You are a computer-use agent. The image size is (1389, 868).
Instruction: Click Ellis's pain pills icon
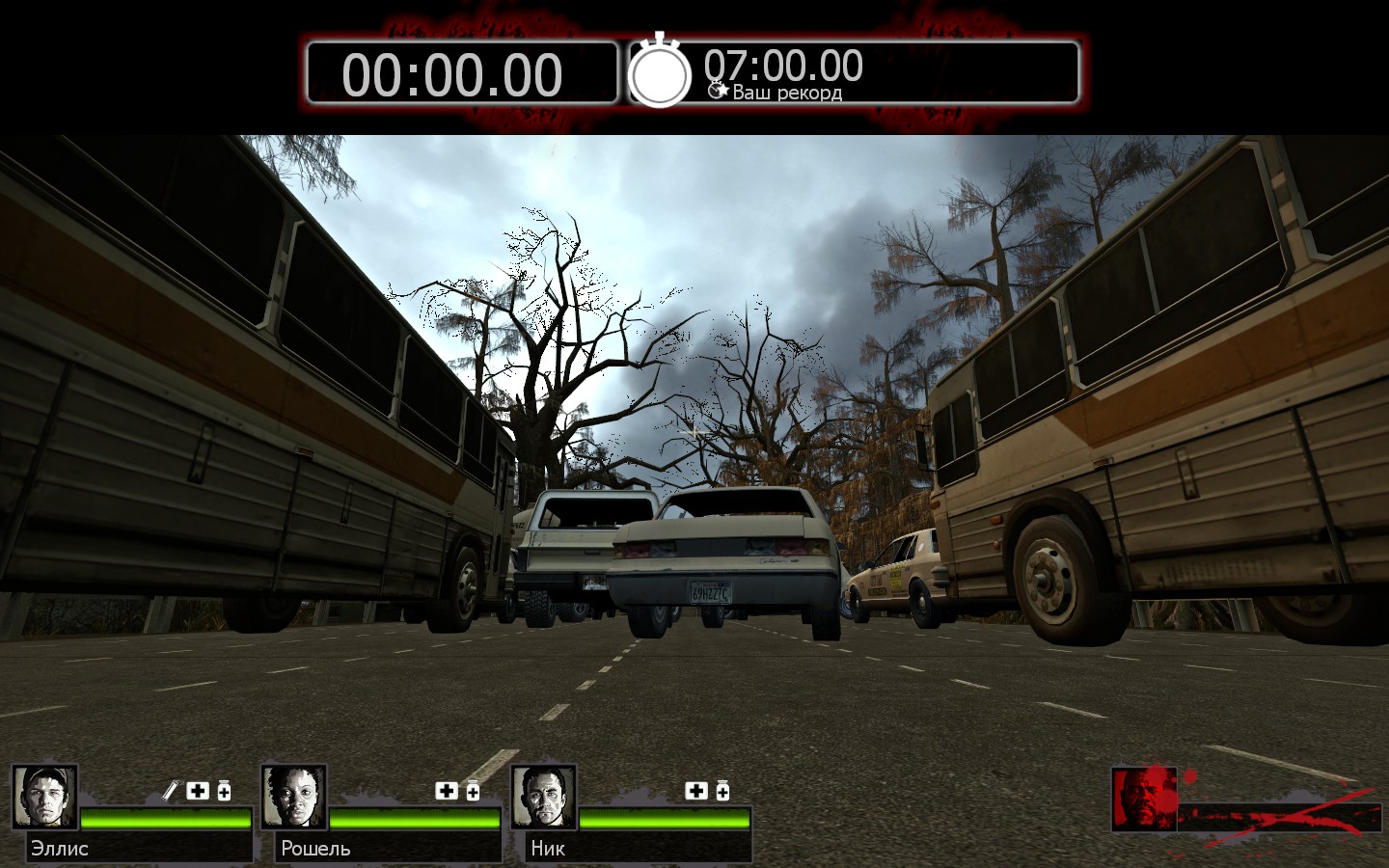point(224,791)
